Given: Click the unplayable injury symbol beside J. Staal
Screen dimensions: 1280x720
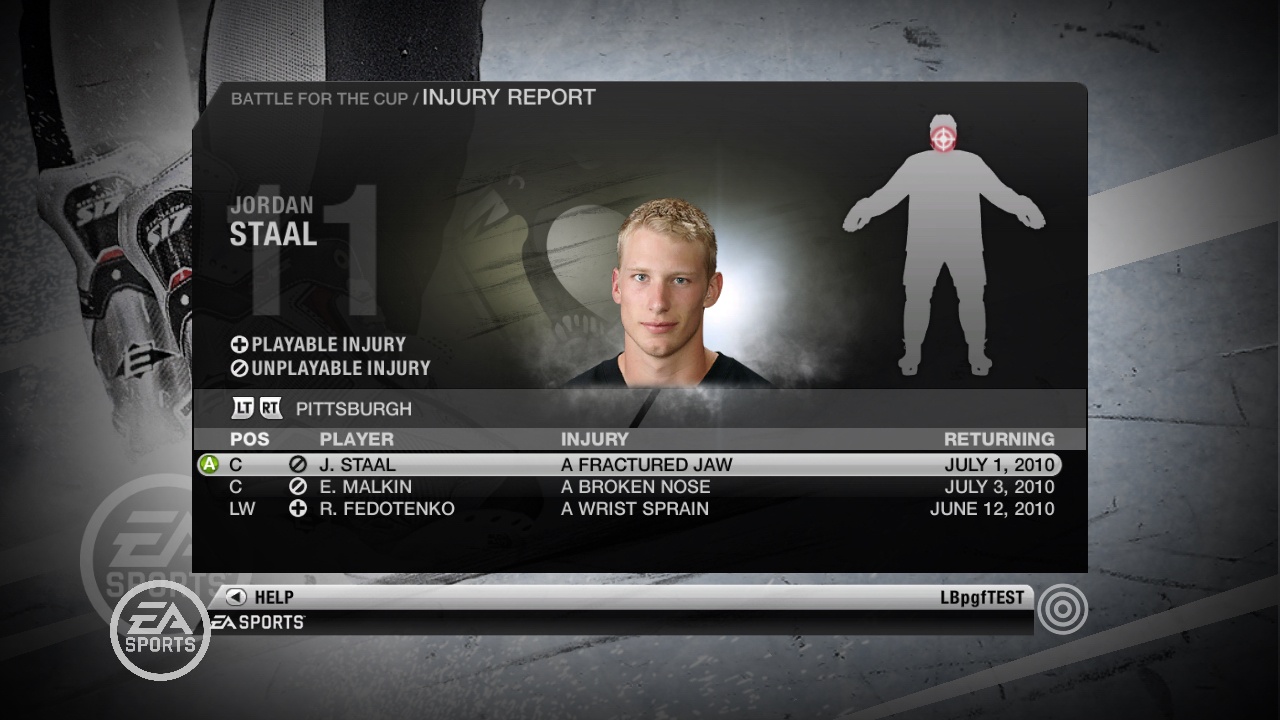Looking at the screenshot, I should point(300,464).
